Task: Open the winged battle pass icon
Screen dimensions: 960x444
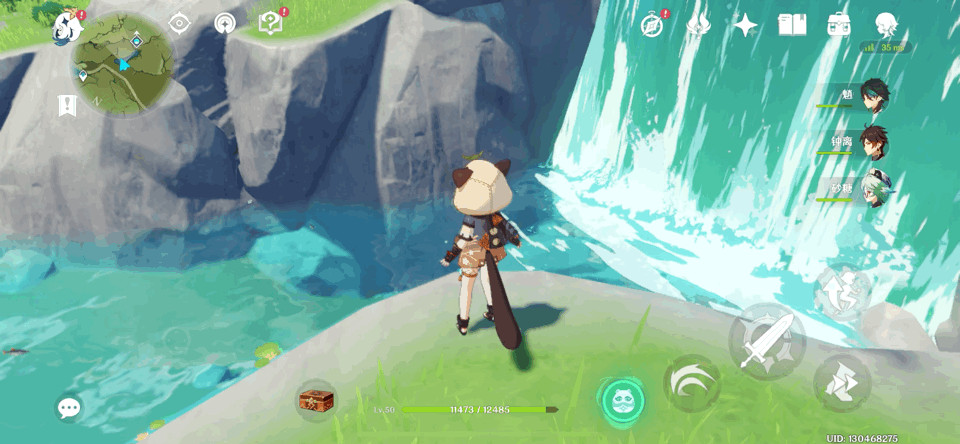Action: coord(698,25)
